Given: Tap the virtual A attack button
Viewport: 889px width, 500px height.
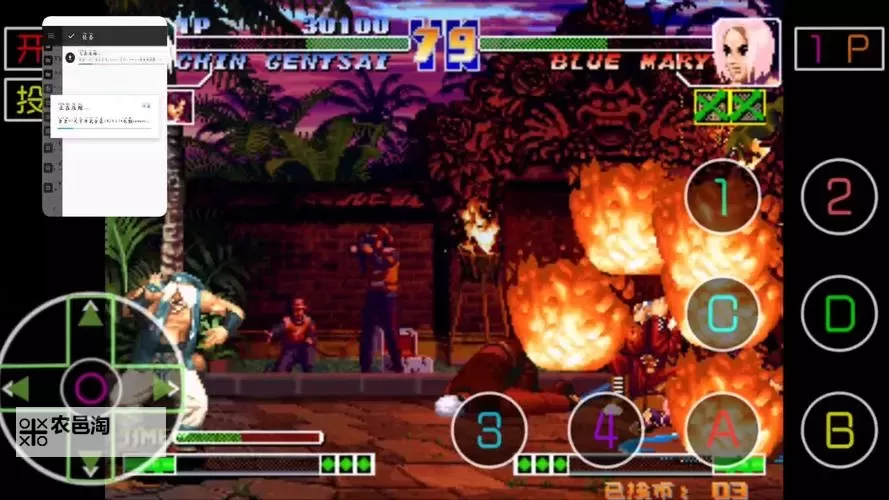Looking at the screenshot, I should point(722,431).
